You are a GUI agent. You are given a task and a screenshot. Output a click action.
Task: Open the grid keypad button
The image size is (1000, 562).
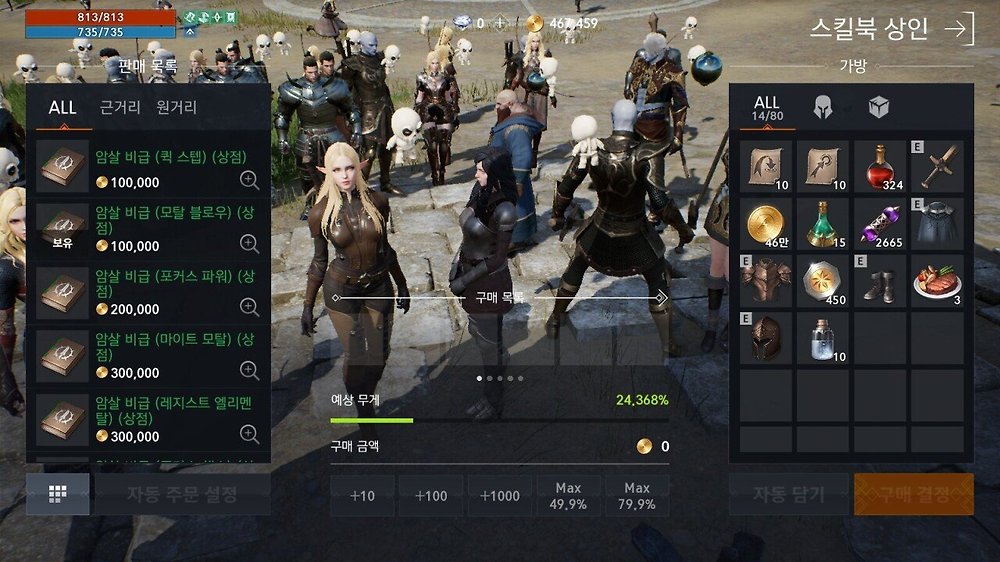tap(57, 494)
